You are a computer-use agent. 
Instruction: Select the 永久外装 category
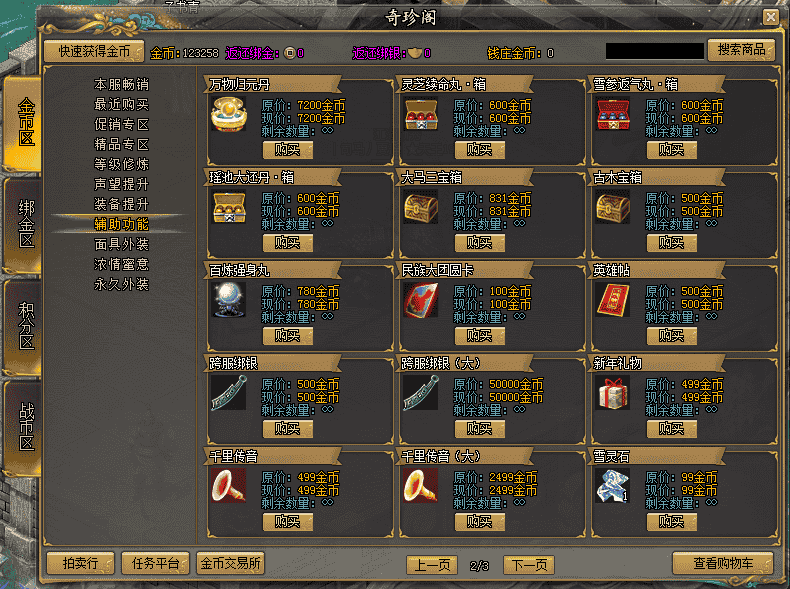pyautogui.click(x=122, y=284)
